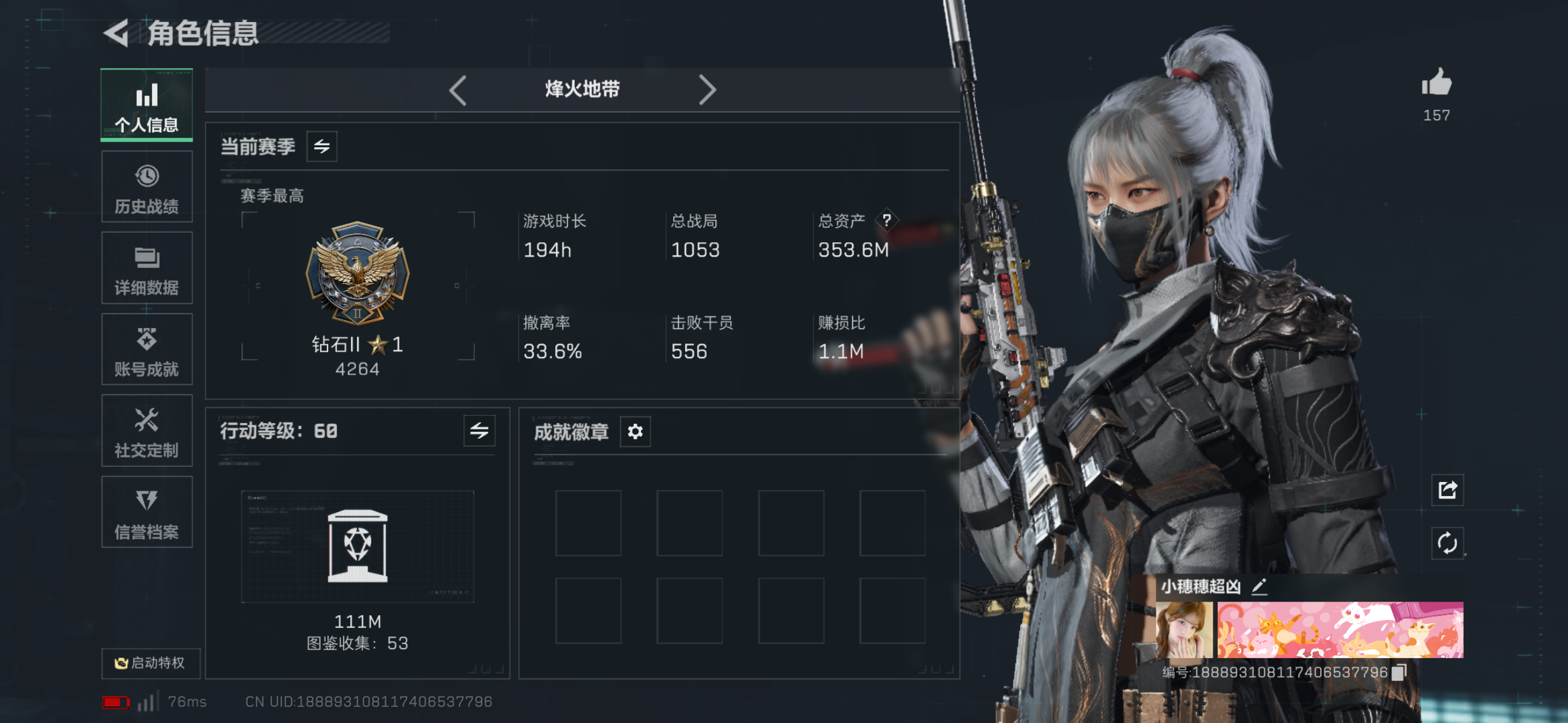Toggle the 行动等级 display swap icon
The width and height of the screenshot is (1568, 723).
pos(478,431)
